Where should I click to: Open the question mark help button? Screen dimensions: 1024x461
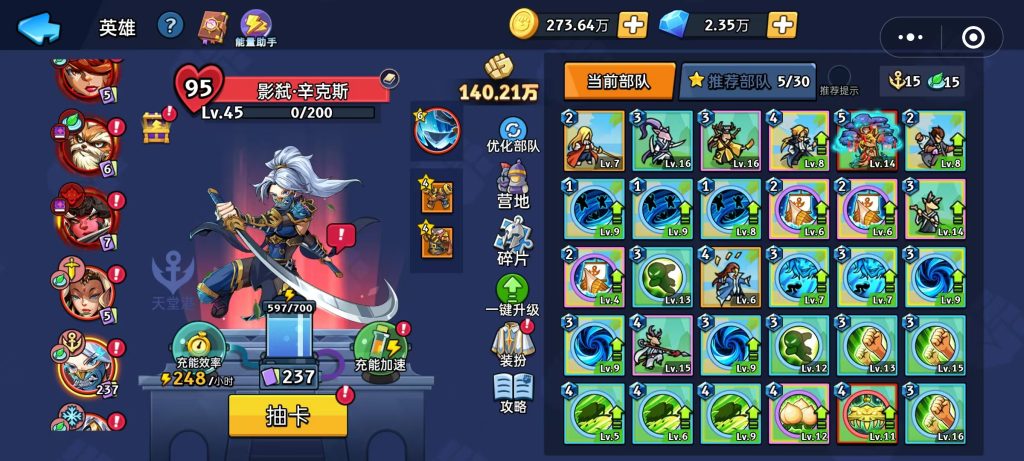tap(171, 25)
